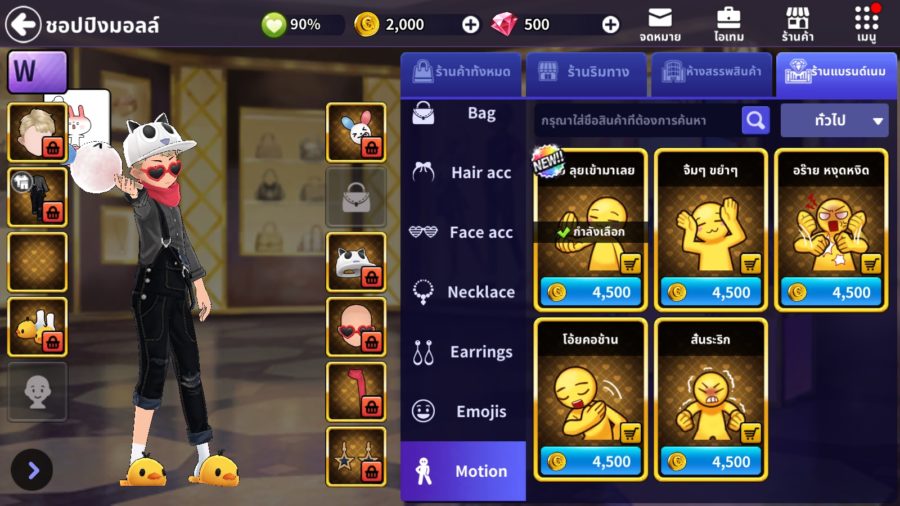Open the shop storefront icon

tap(797, 24)
